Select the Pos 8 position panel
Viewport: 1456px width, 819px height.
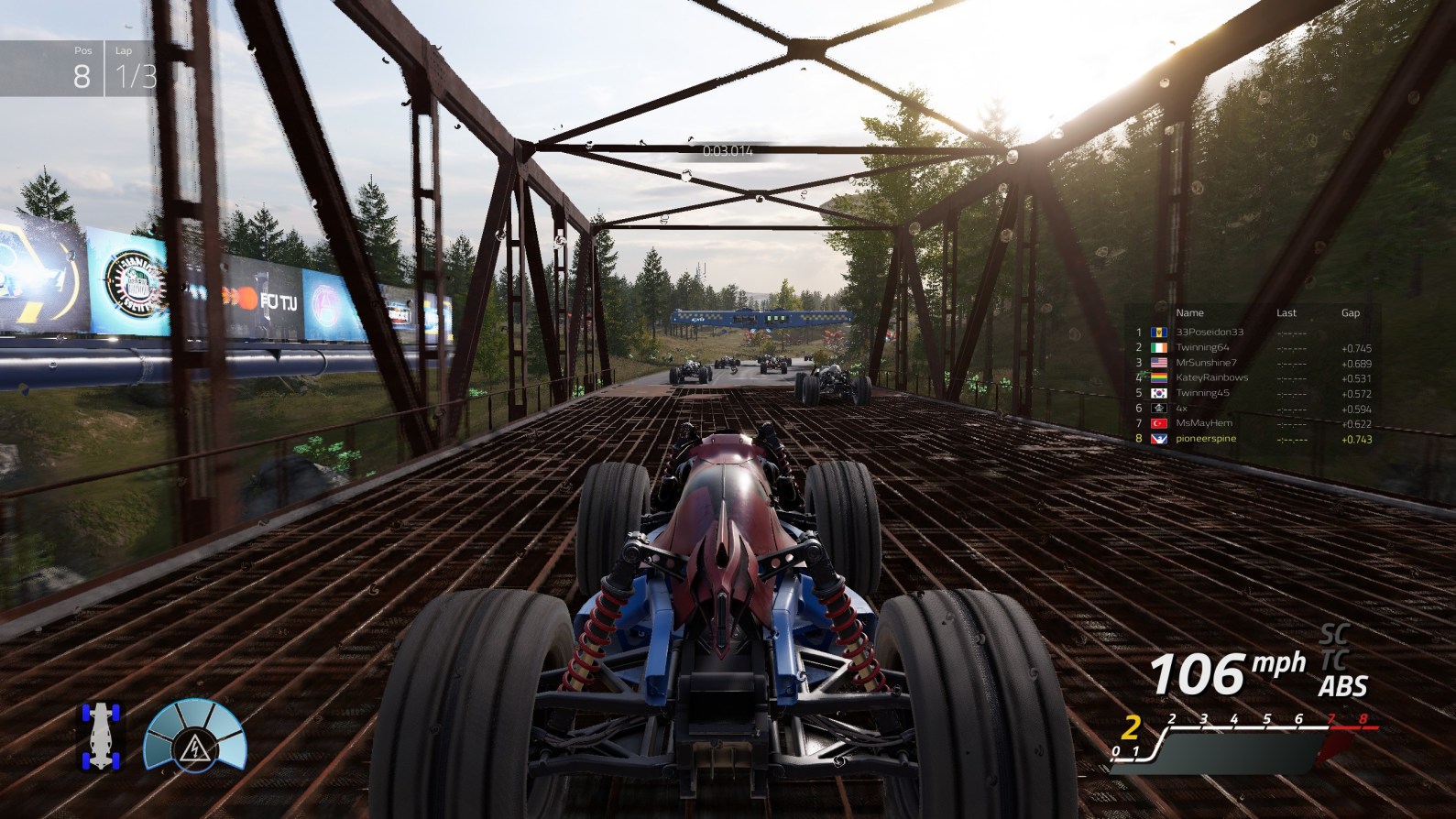pyautogui.click(x=81, y=64)
